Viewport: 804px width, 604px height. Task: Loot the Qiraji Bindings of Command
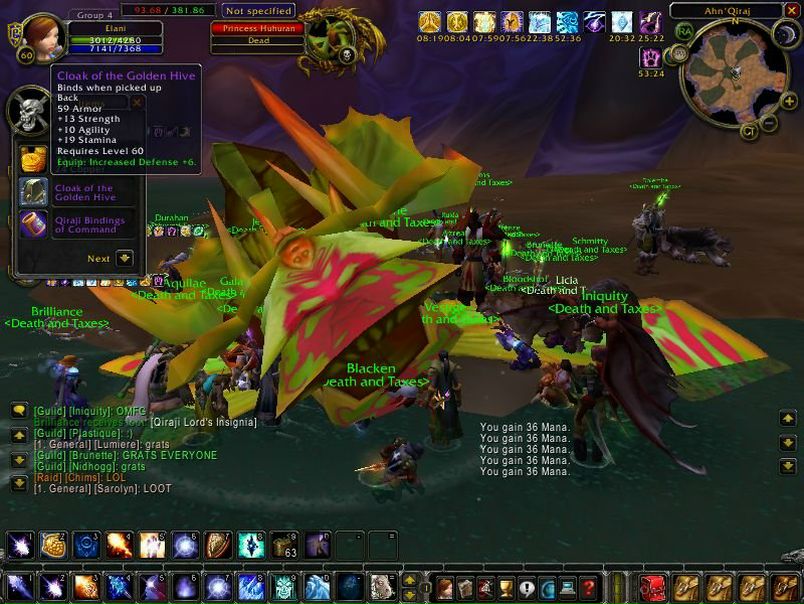35,224
